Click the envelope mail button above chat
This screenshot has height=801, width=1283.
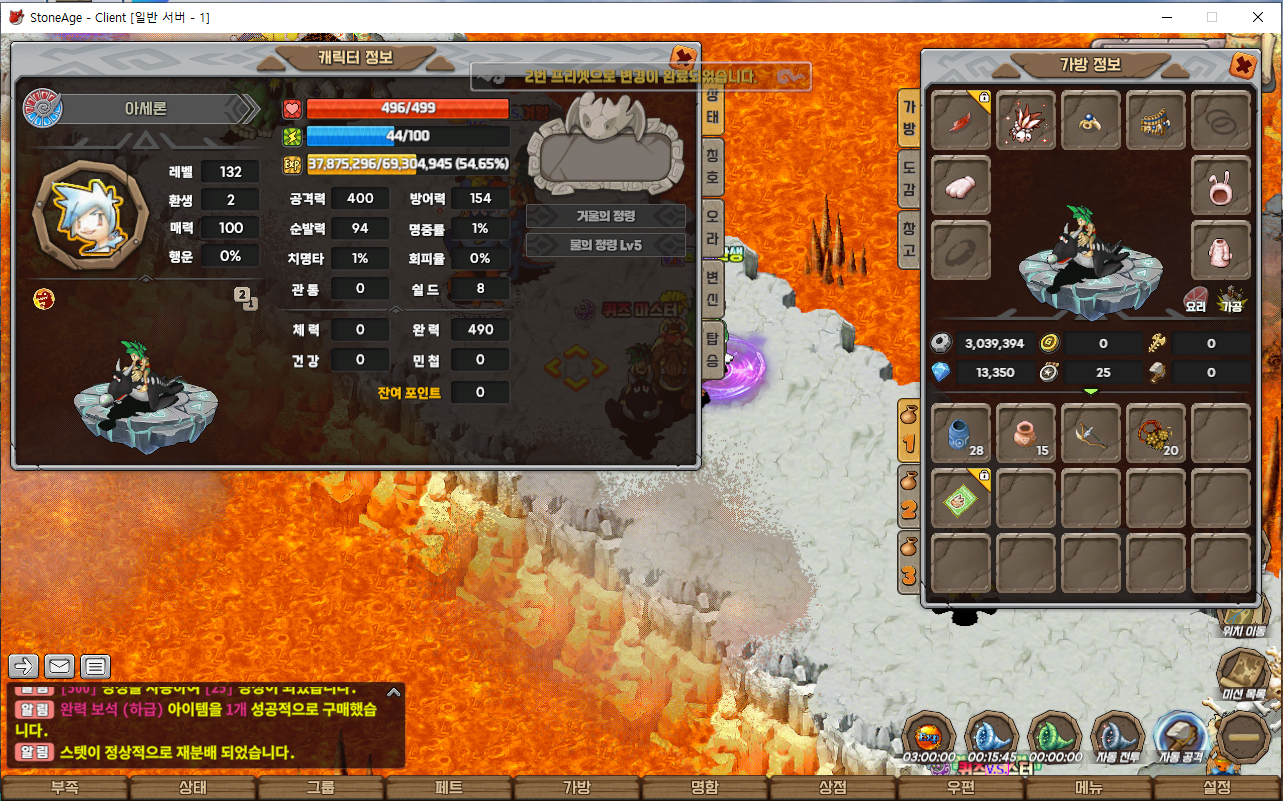coord(60,666)
